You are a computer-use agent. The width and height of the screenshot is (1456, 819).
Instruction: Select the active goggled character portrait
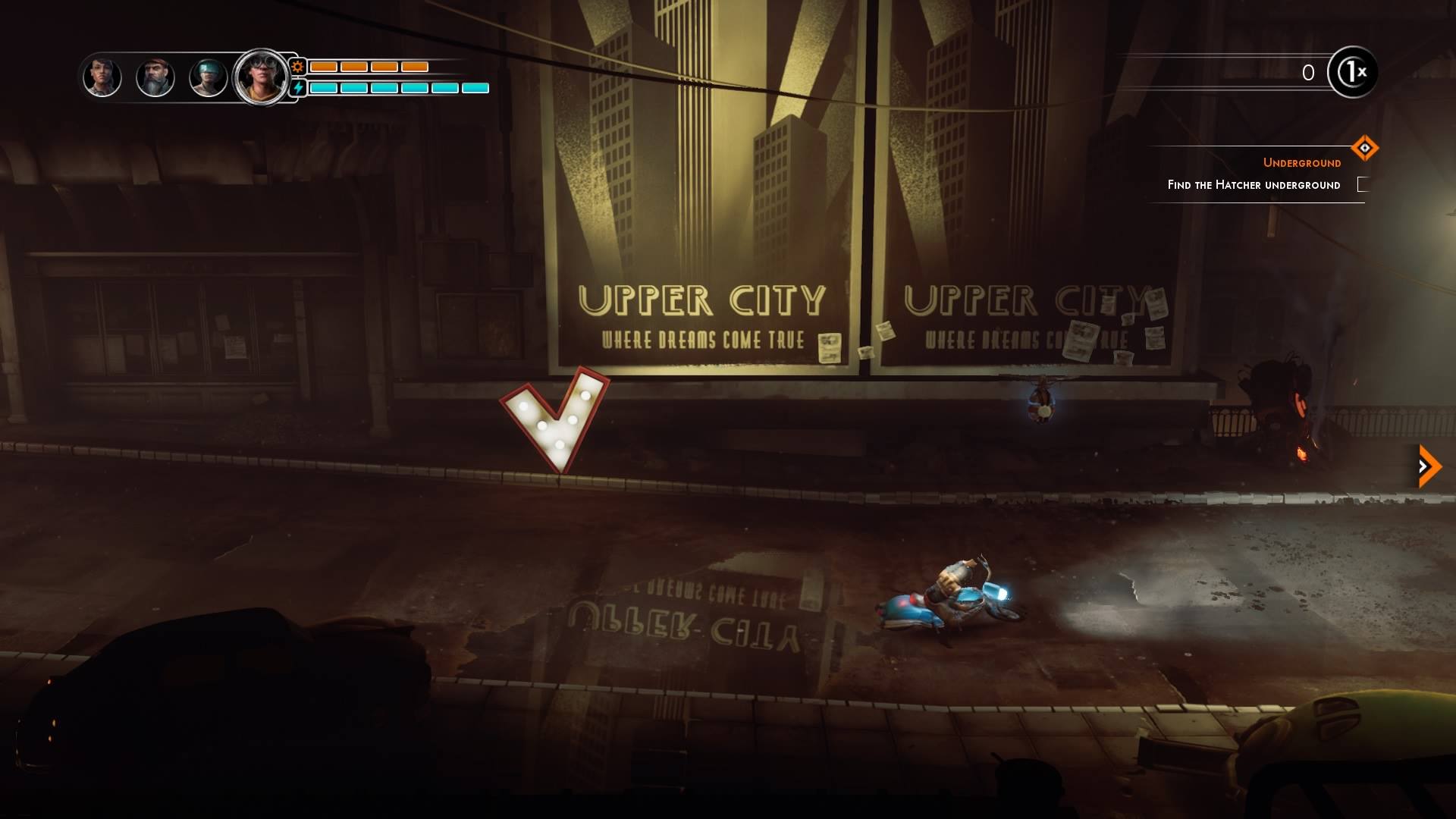262,76
